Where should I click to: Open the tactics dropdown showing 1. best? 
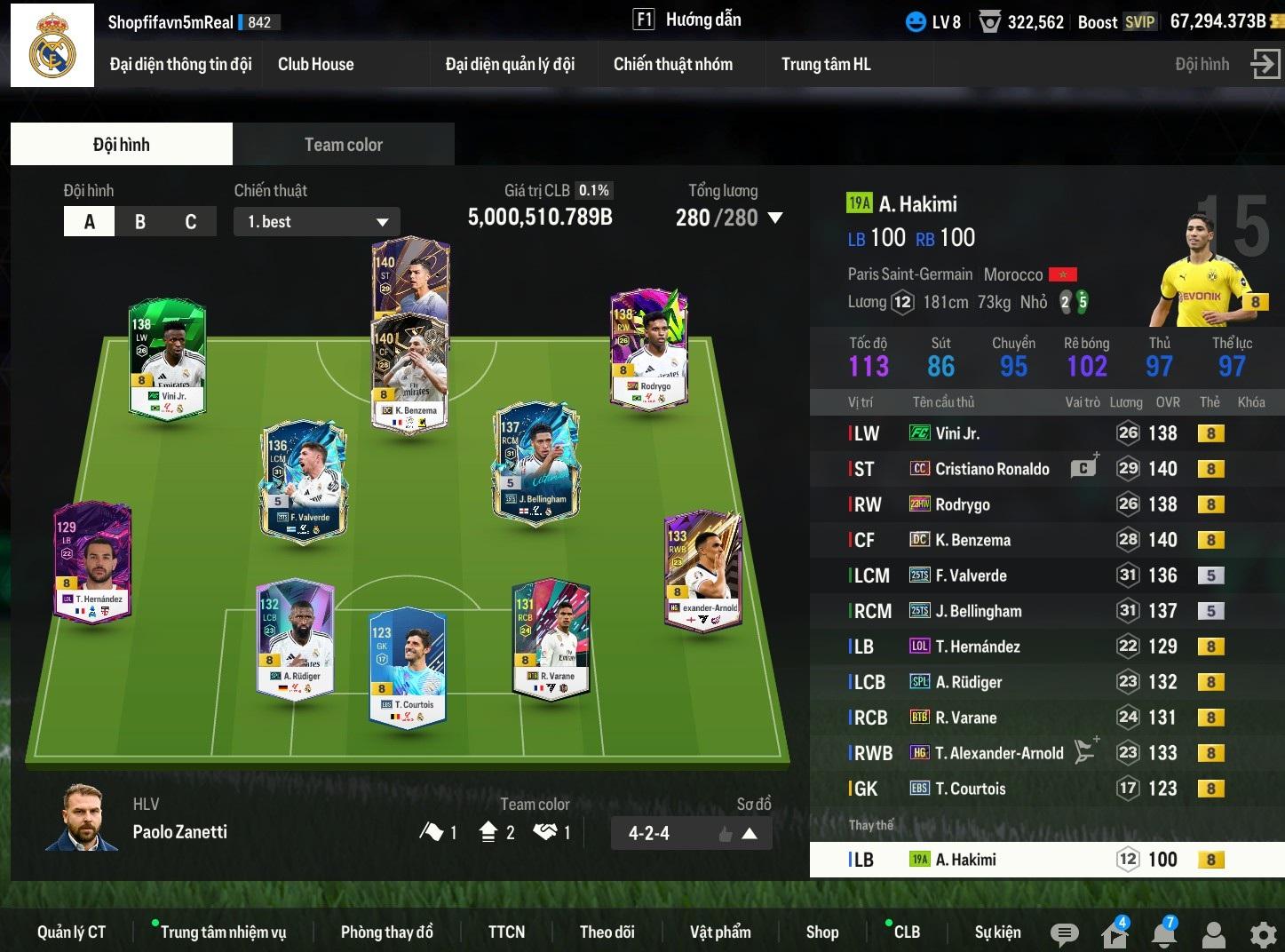tap(317, 222)
